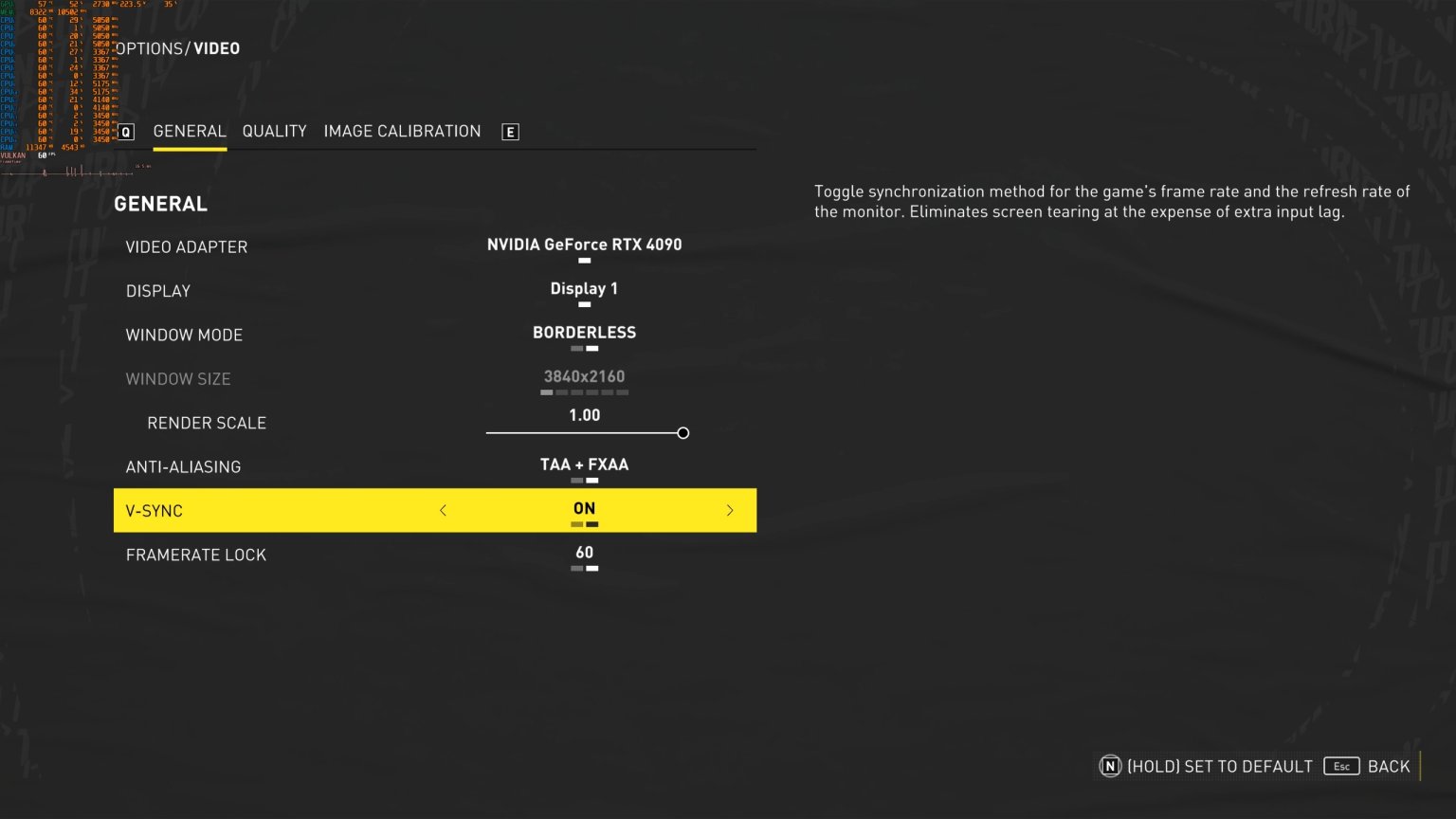Activate Set to Default
Viewport: 1456px width, 819px height.
pyautogui.click(x=1220, y=766)
